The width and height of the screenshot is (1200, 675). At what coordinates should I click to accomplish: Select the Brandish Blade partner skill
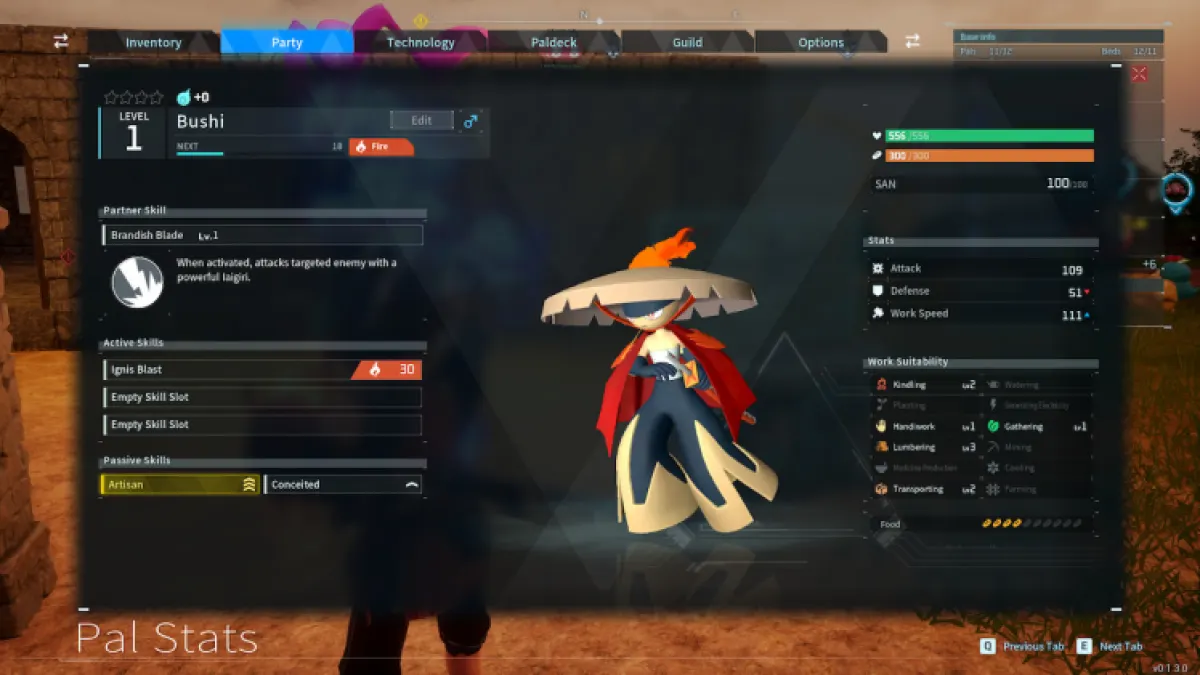(263, 235)
